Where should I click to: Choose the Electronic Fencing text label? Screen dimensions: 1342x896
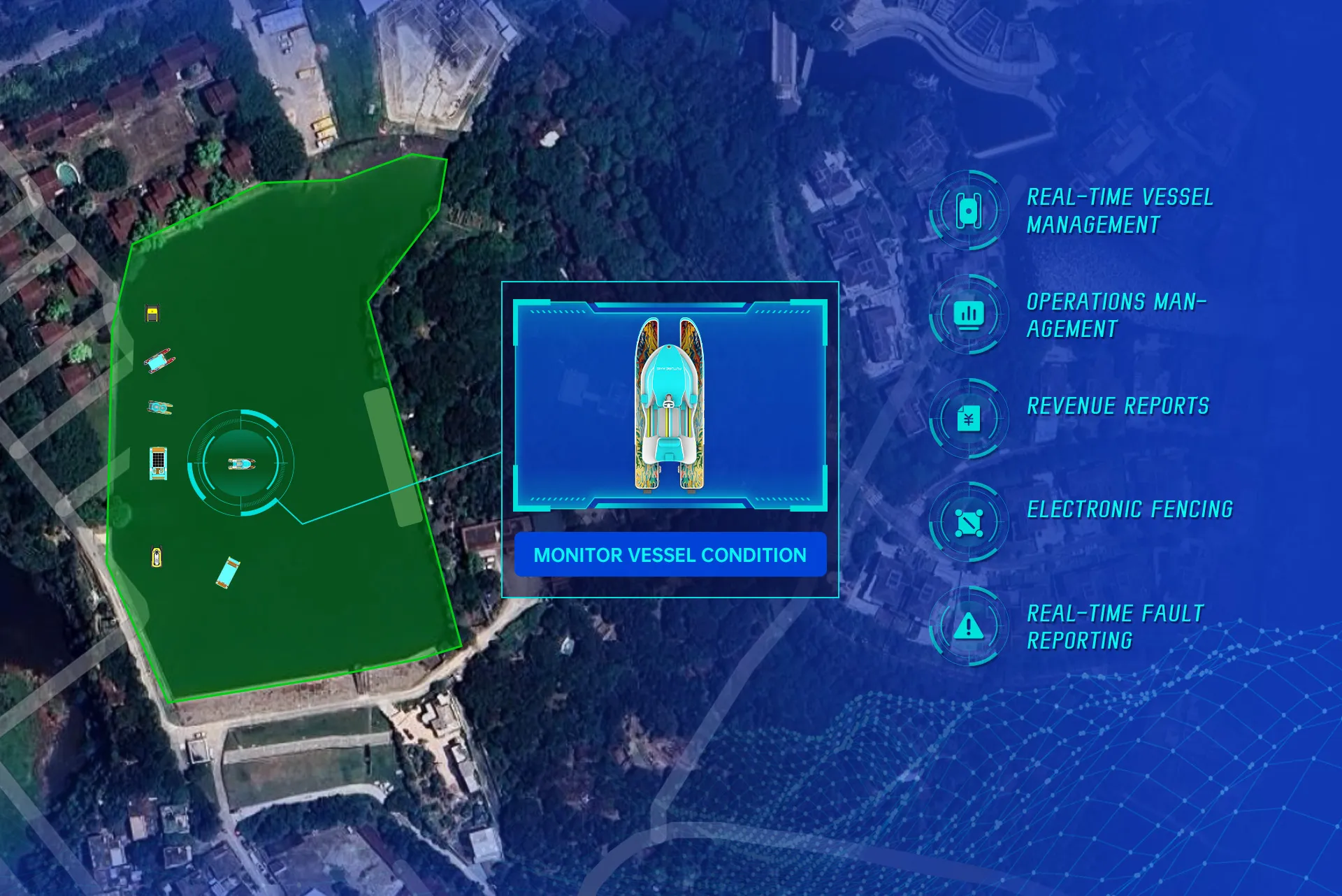click(x=1130, y=510)
